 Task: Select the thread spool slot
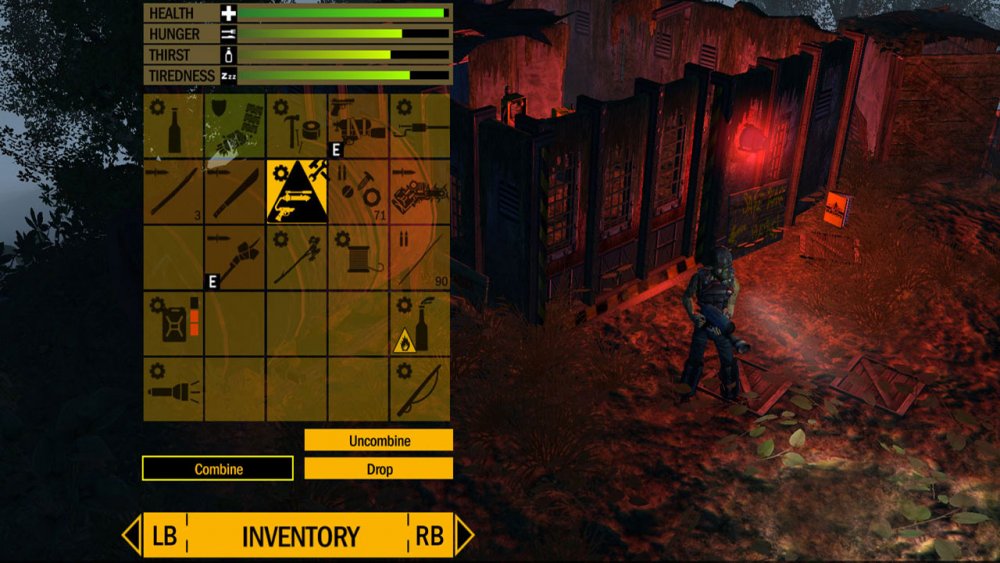[358, 257]
